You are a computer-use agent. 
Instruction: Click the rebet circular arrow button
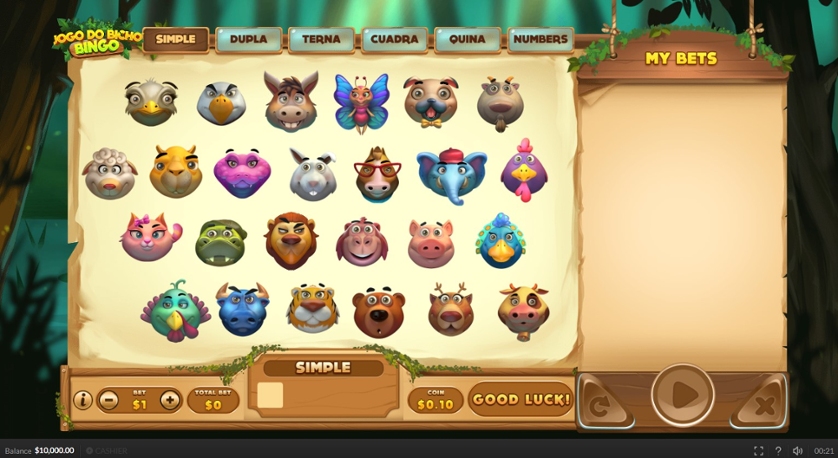(600, 406)
